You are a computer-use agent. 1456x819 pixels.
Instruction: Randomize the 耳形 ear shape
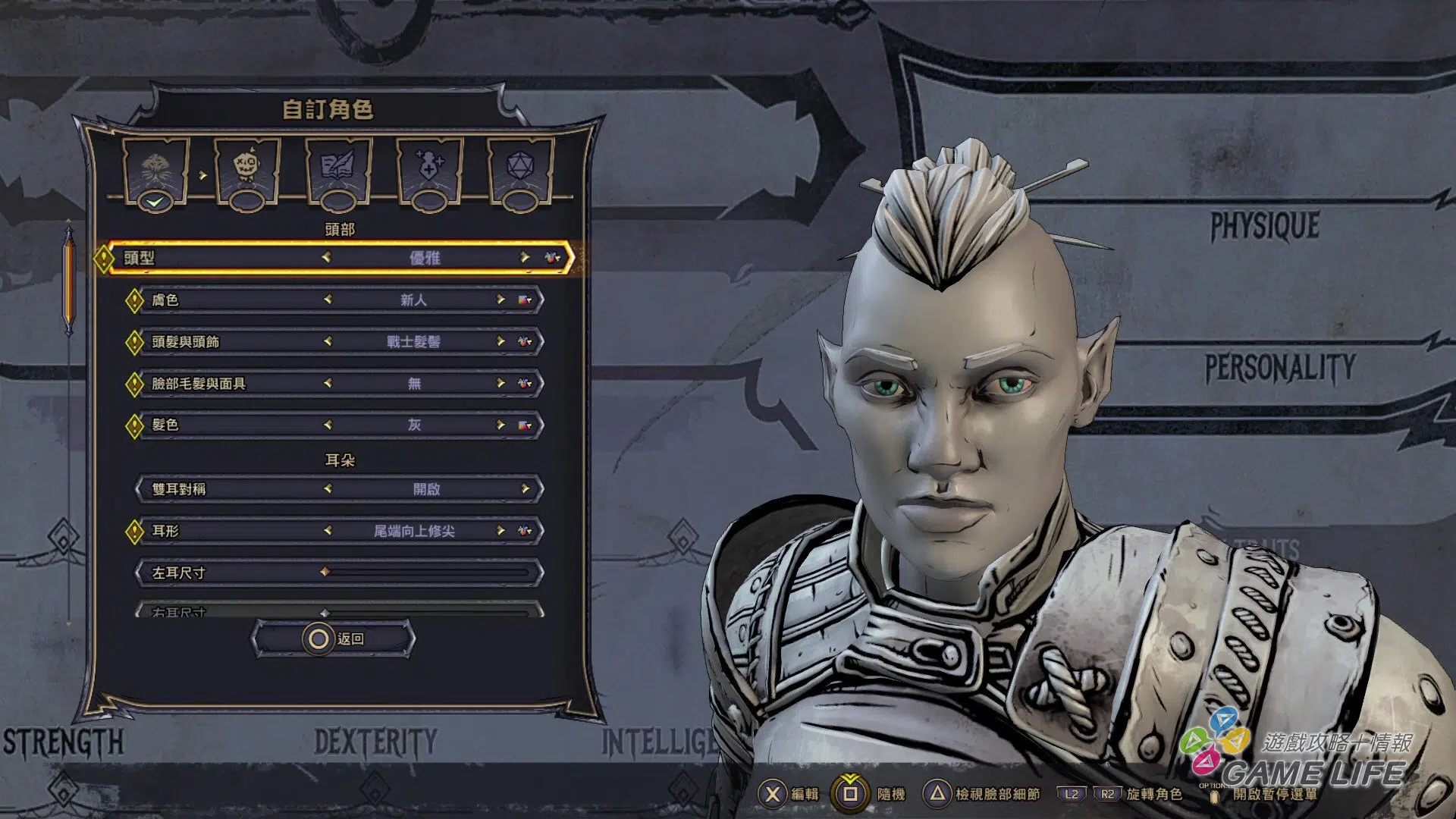[x=524, y=531]
